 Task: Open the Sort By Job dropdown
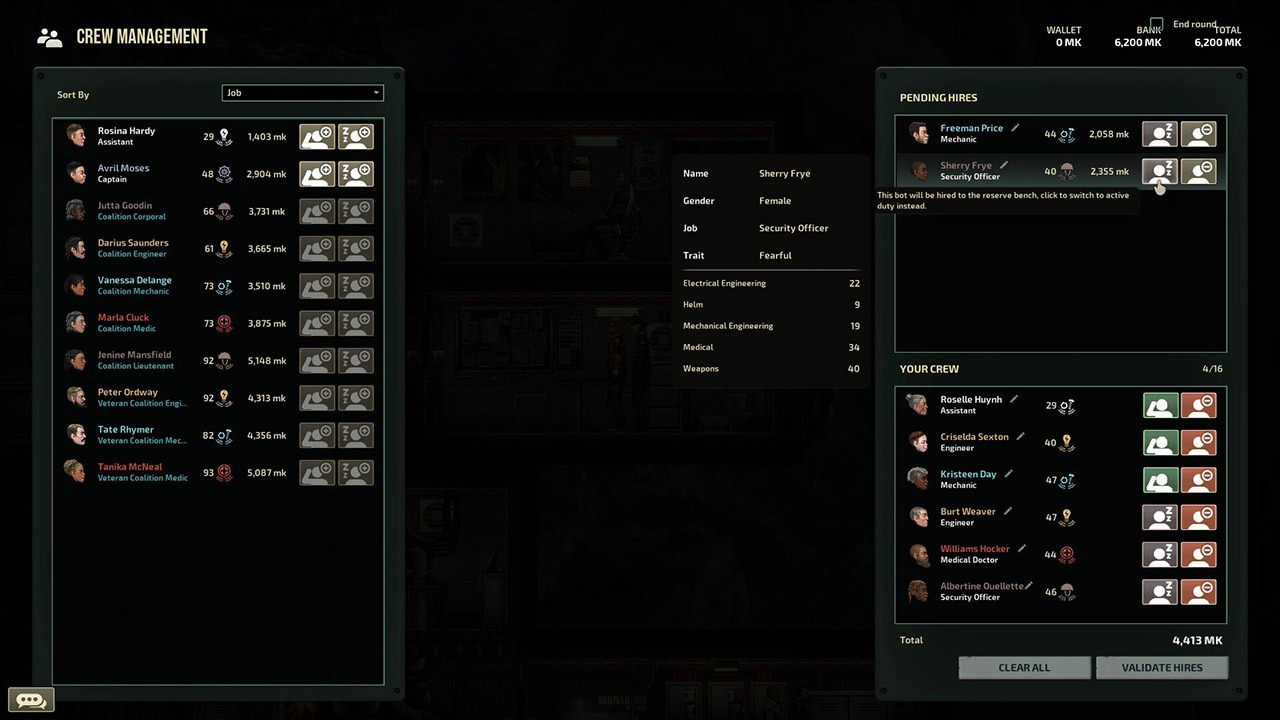302,93
